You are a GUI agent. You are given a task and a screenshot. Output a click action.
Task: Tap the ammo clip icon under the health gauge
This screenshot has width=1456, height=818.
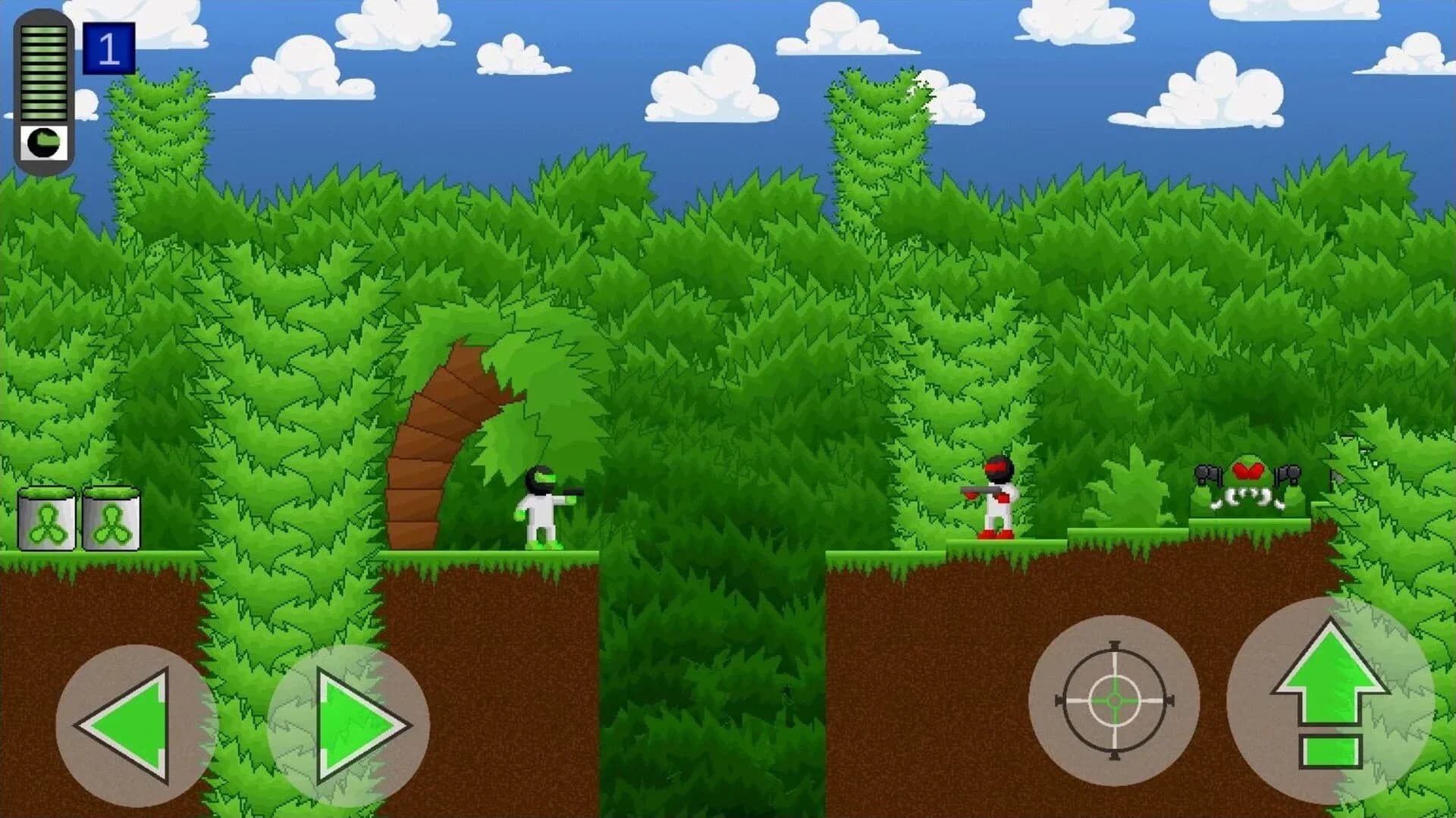pyautogui.click(x=43, y=140)
